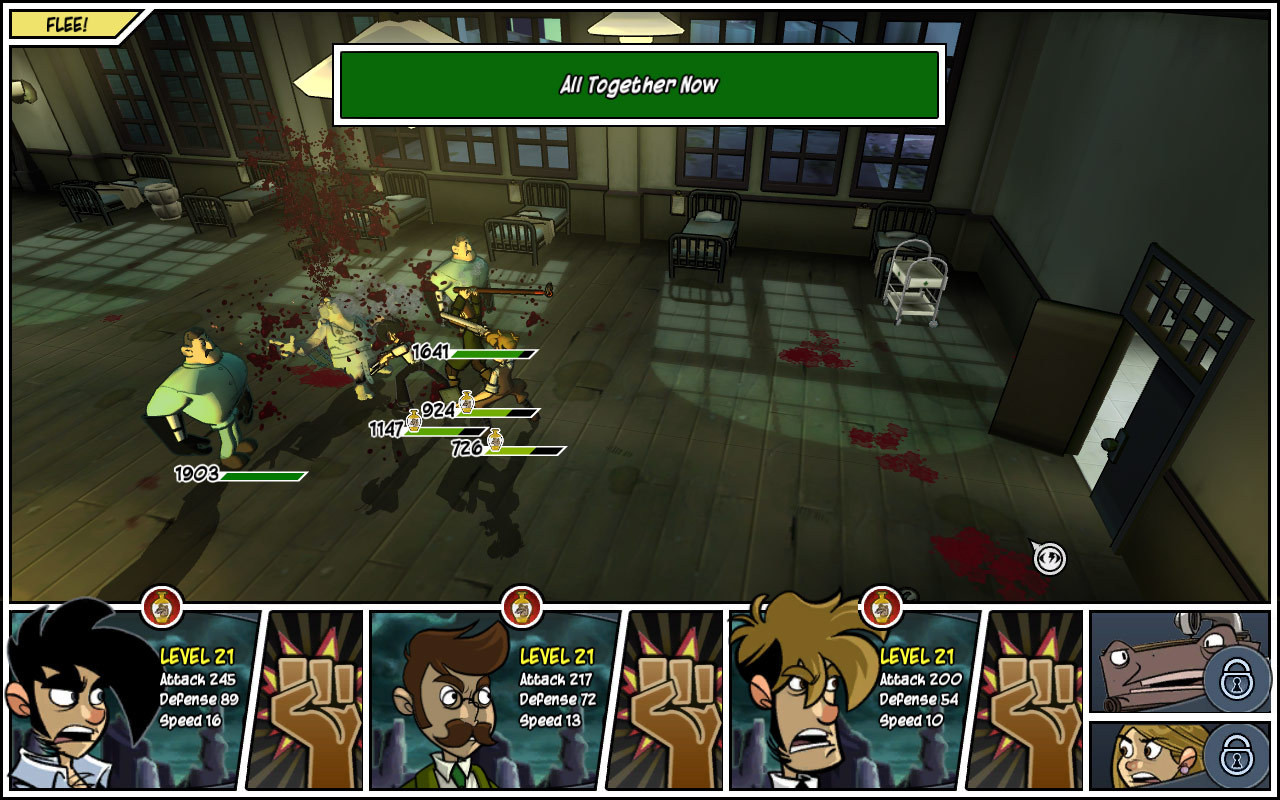Click the locked blonde woman support panel
1280x800 pixels.
coord(1178,756)
